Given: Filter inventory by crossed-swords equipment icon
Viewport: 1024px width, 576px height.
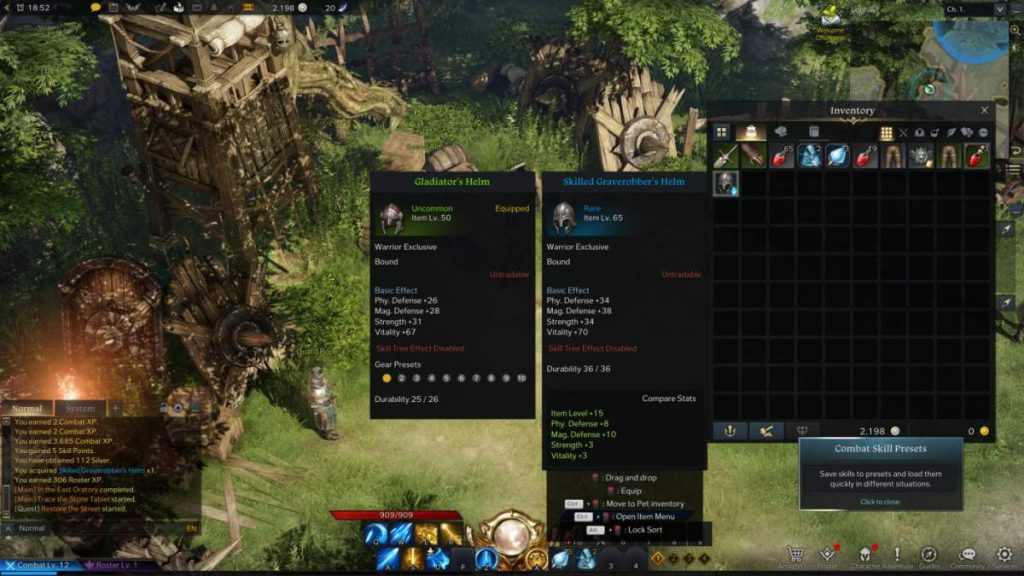Looking at the screenshot, I should 903,132.
